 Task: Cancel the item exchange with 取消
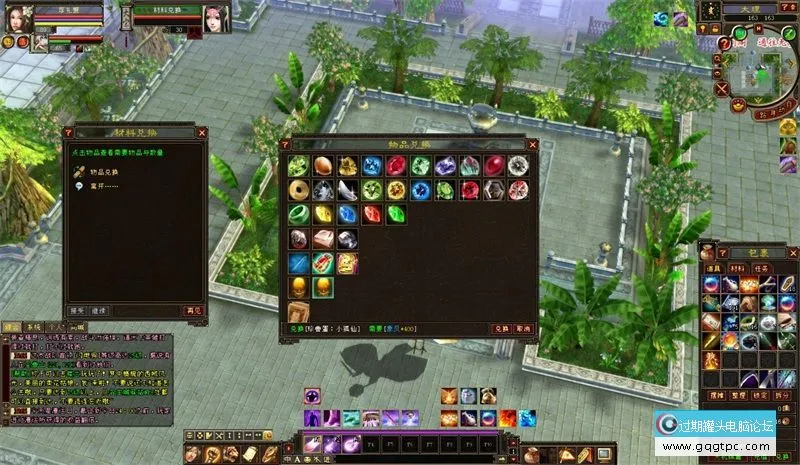[x=524, y=328]
